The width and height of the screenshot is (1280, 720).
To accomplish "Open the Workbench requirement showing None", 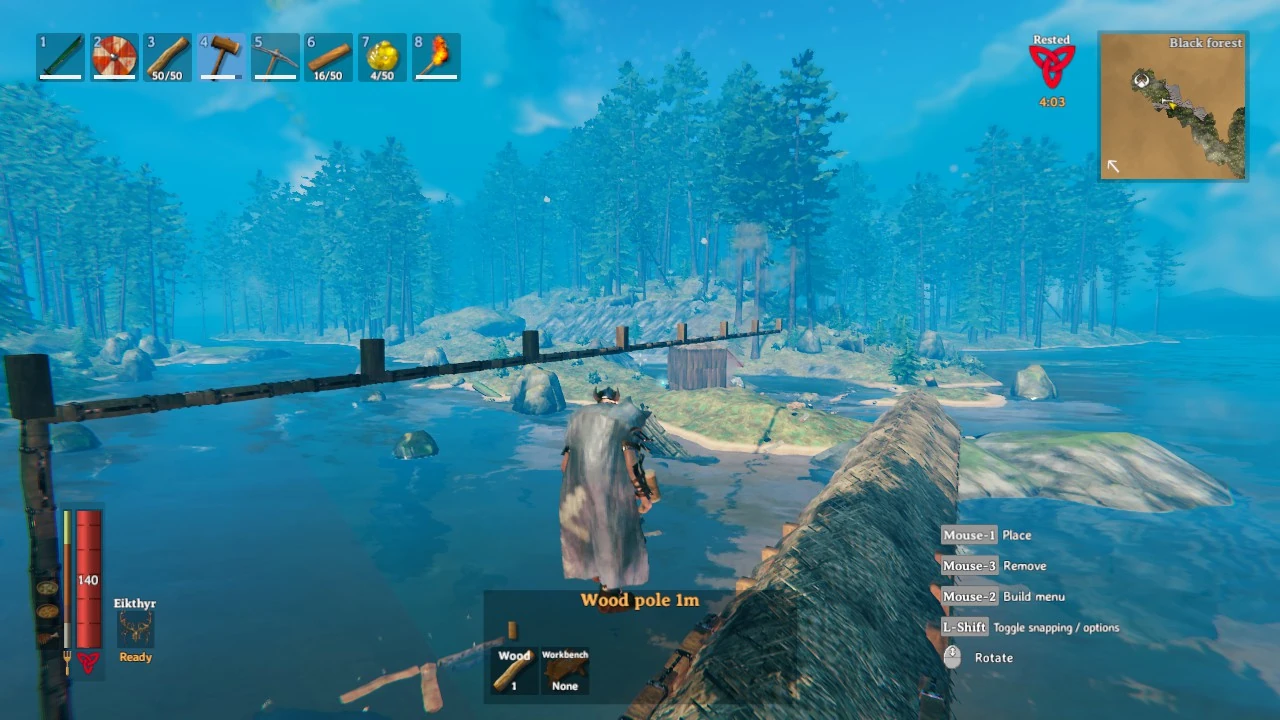I will (565, 670).
